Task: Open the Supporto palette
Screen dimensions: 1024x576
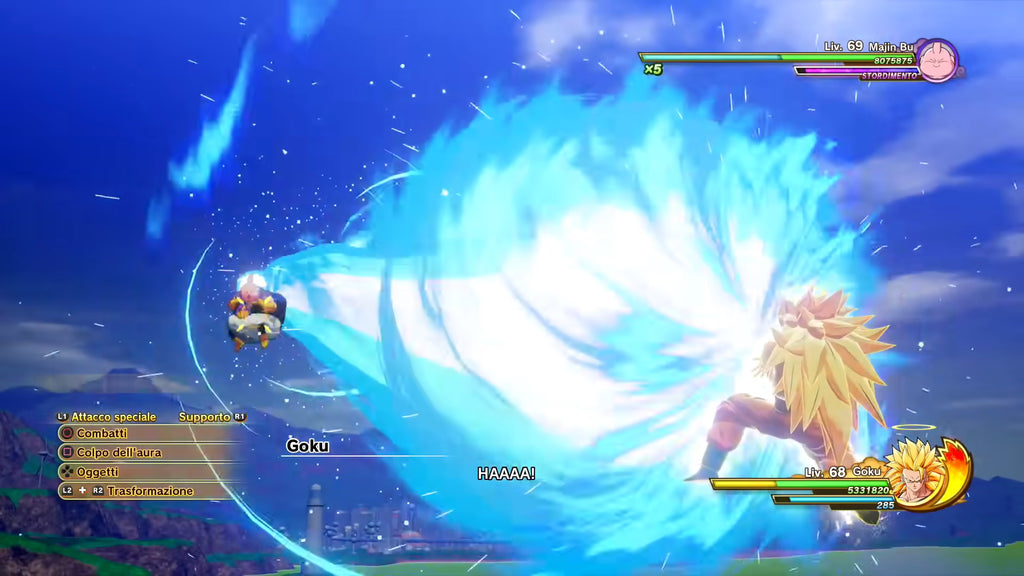Action: point(204,416)
